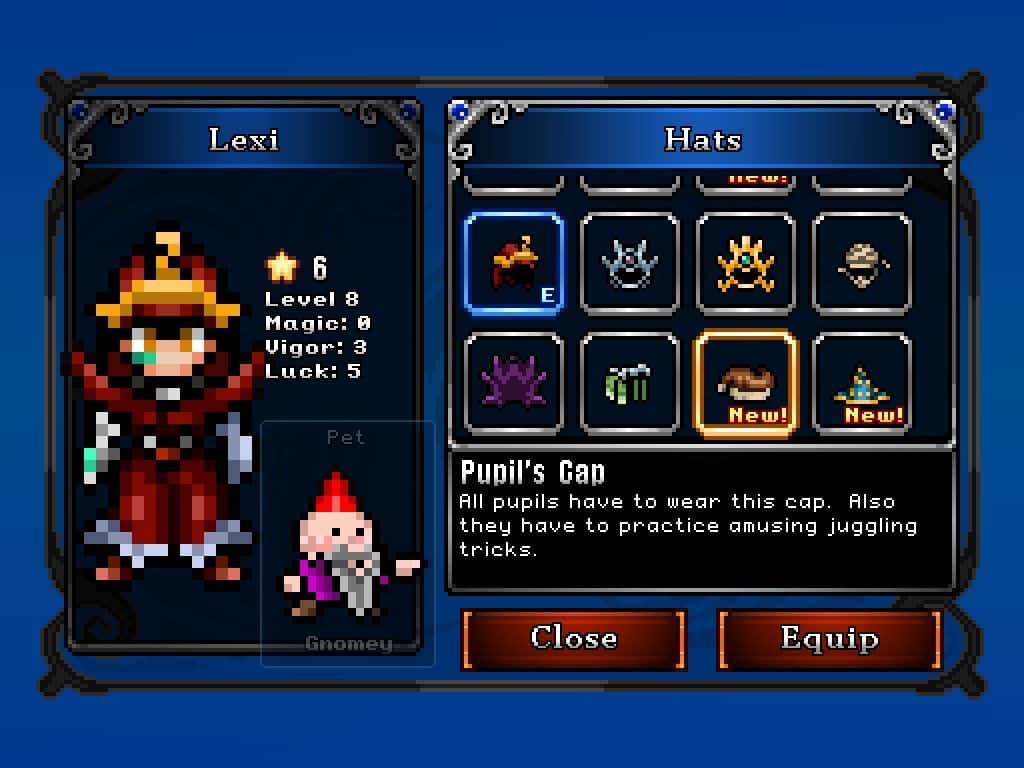Select the brown Pupil's Cap slot

pos(746,385)
